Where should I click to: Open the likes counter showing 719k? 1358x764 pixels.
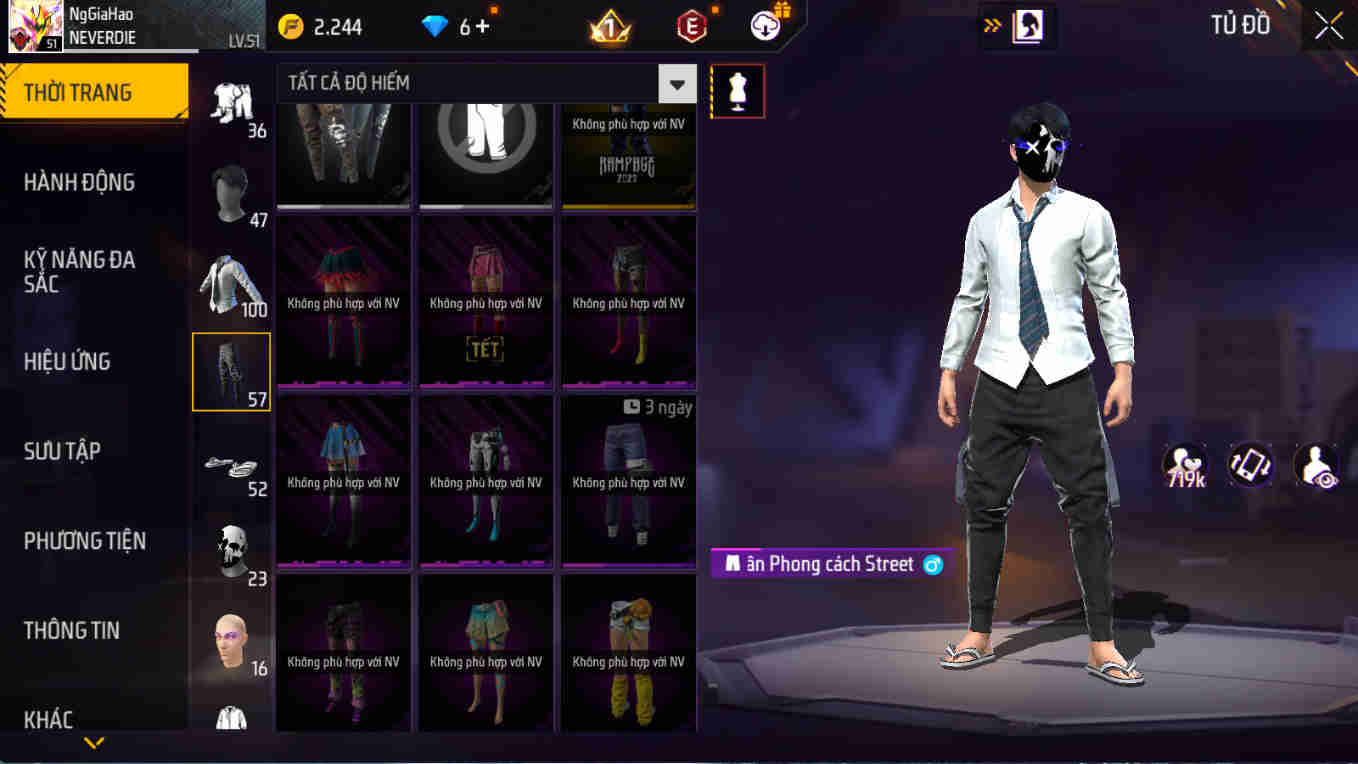pyautogui.click(x=1185, y=463)
